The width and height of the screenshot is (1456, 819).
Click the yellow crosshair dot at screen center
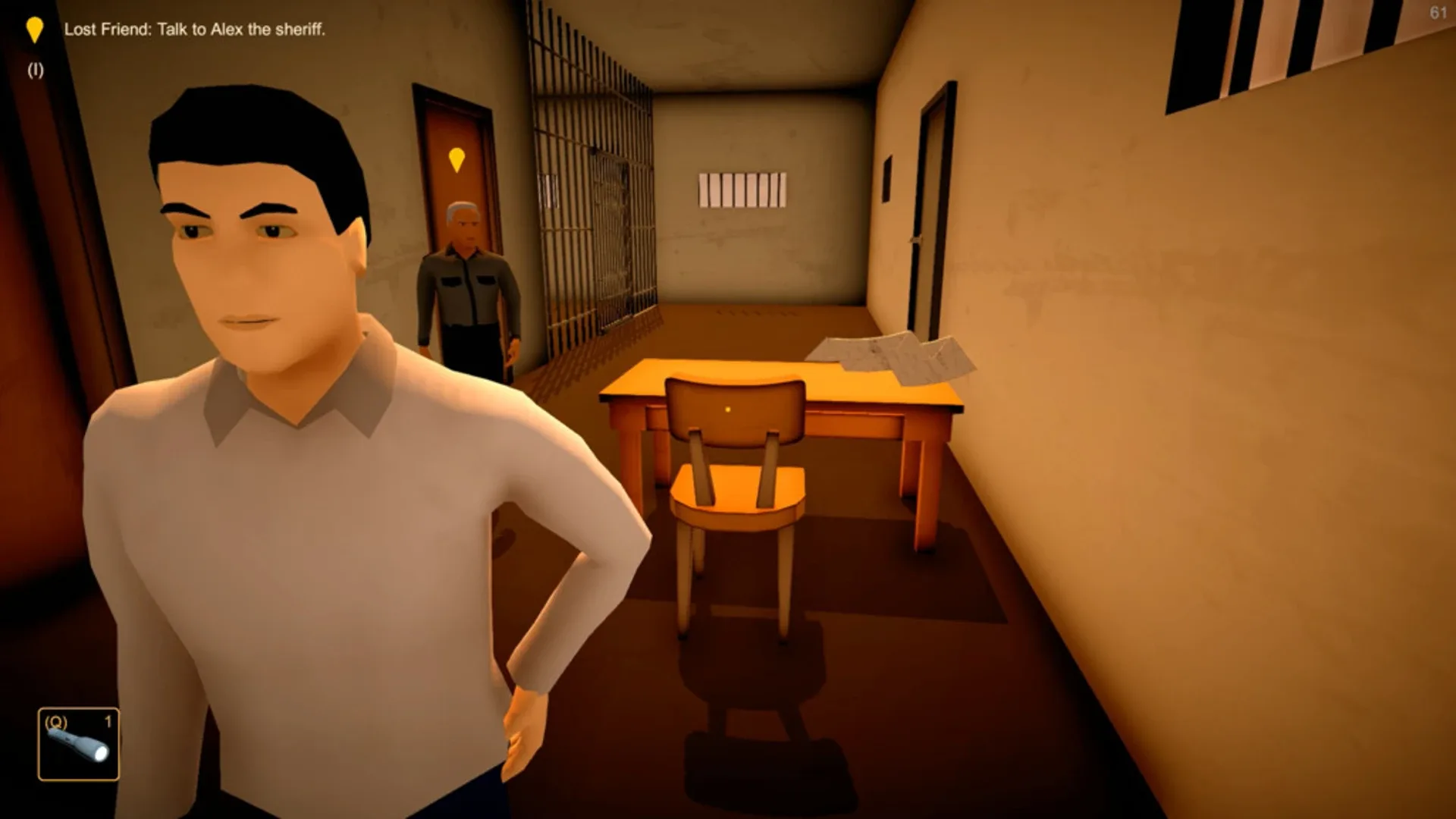point(728,409)
